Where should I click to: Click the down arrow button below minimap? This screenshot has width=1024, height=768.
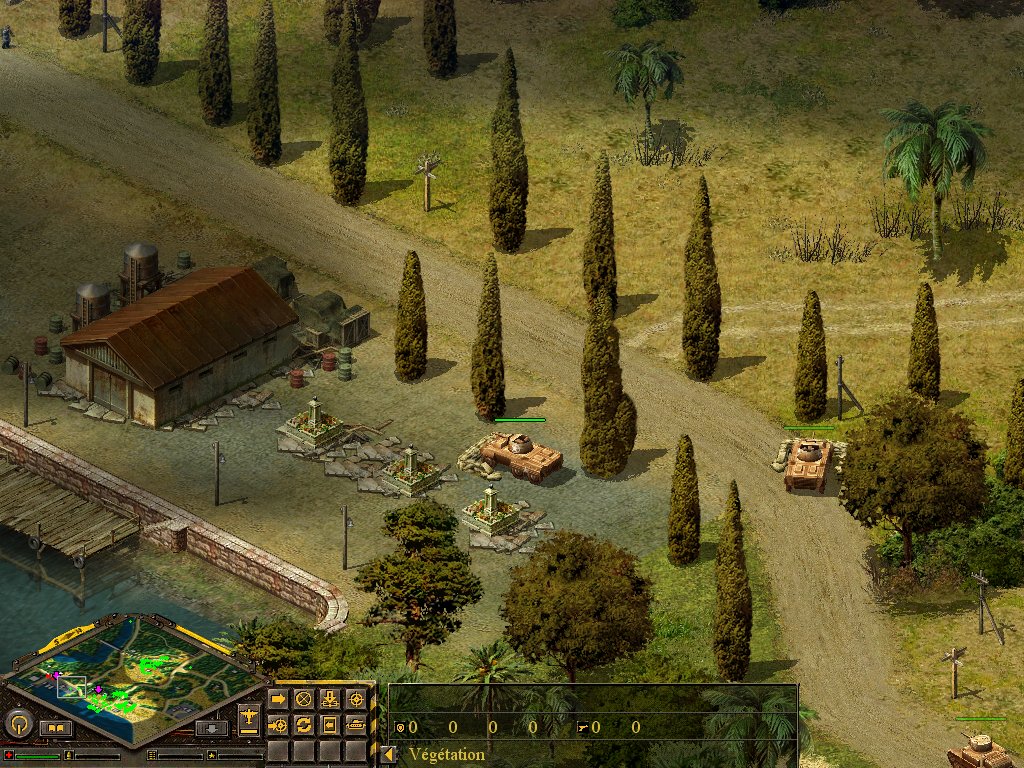pos(212,727)
